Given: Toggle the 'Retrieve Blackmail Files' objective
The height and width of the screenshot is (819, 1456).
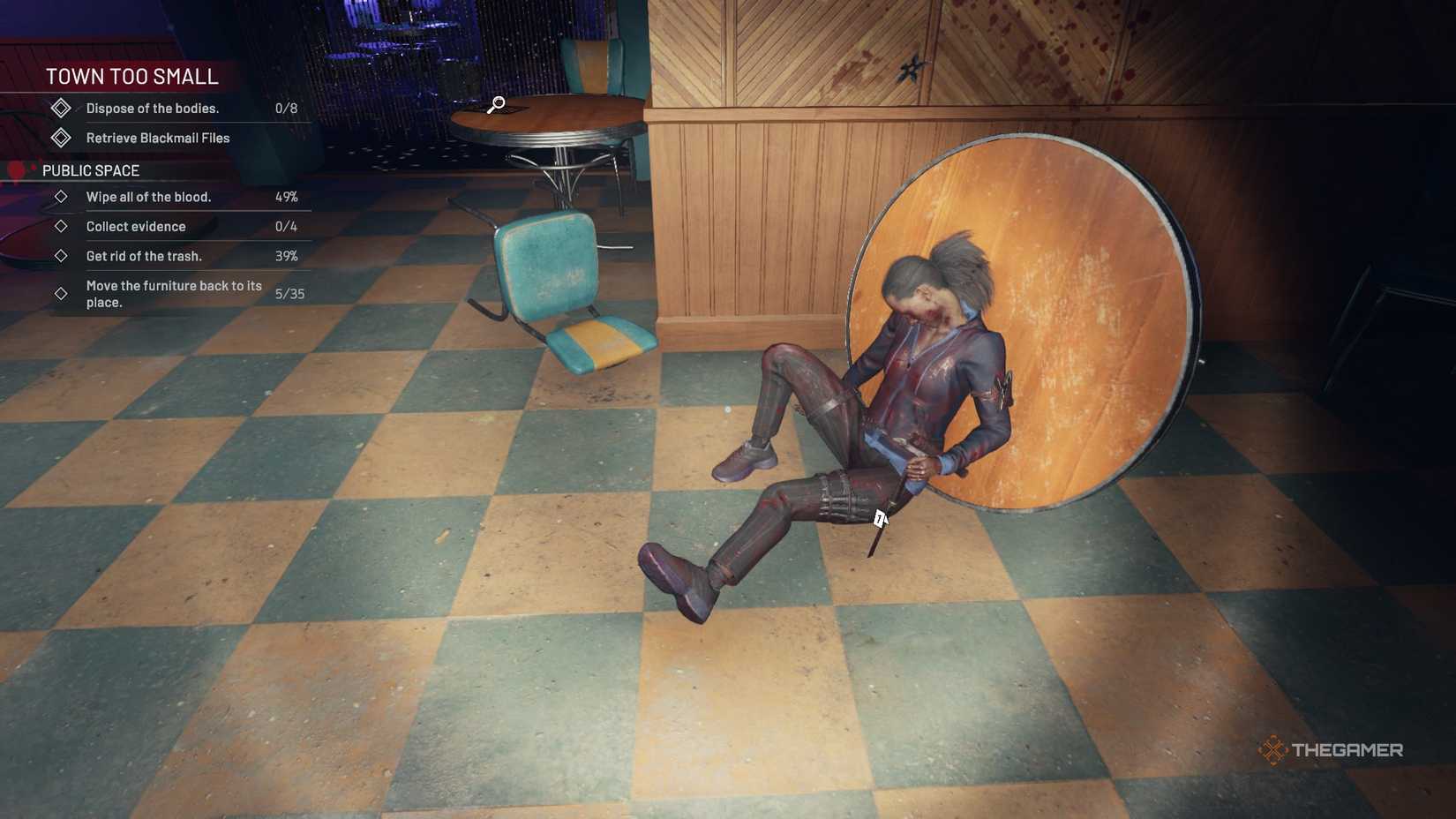Looking at the screenshot, I should tap(157, 137).
